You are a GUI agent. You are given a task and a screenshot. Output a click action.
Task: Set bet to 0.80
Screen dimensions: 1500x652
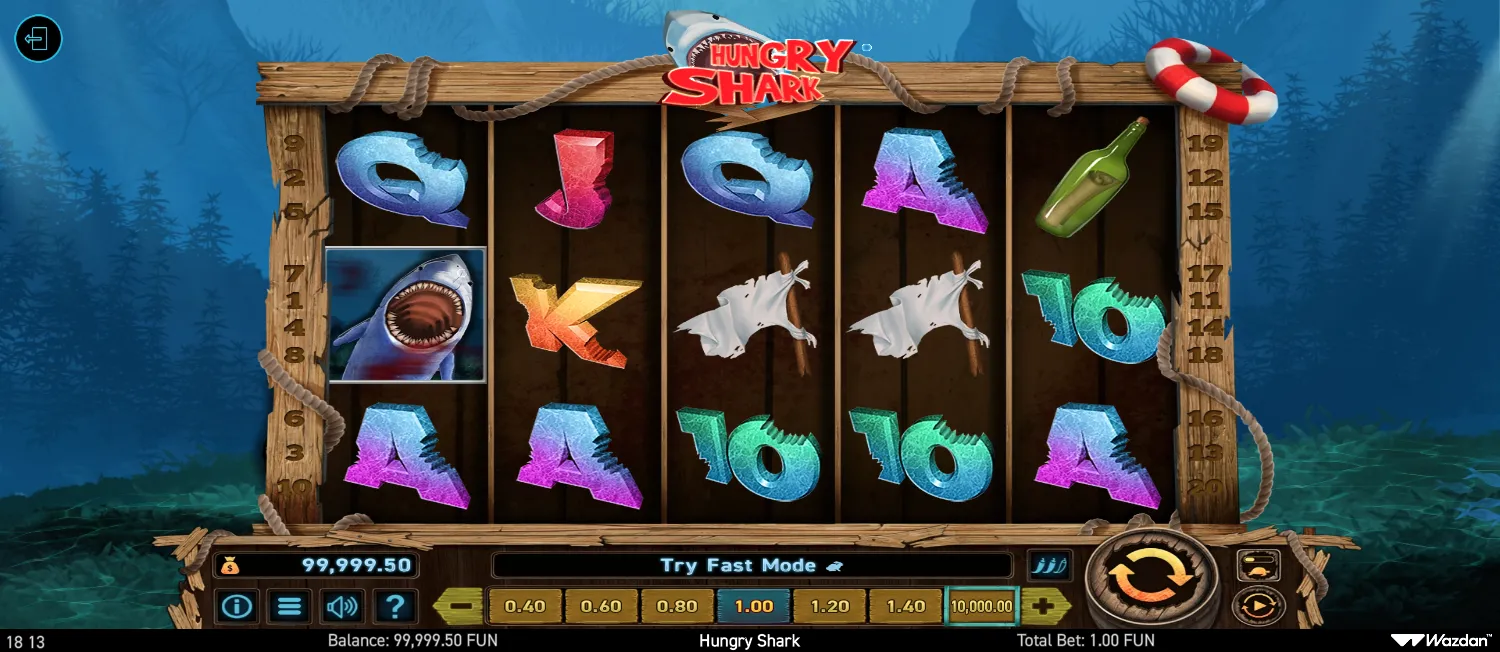click(x=677, y=606)
